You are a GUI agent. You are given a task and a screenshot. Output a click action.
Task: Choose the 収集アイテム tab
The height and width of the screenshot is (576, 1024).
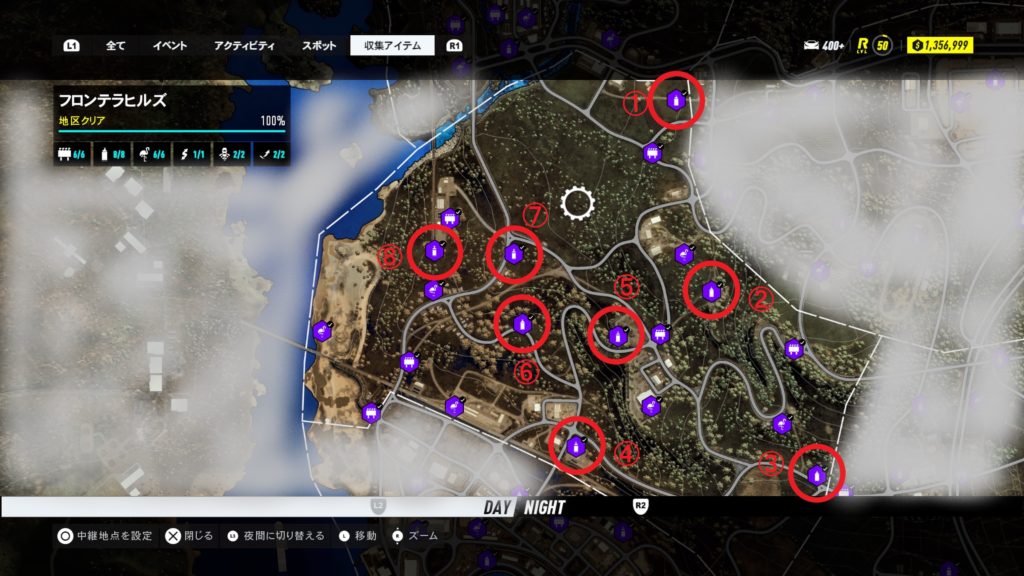[392, 46]
